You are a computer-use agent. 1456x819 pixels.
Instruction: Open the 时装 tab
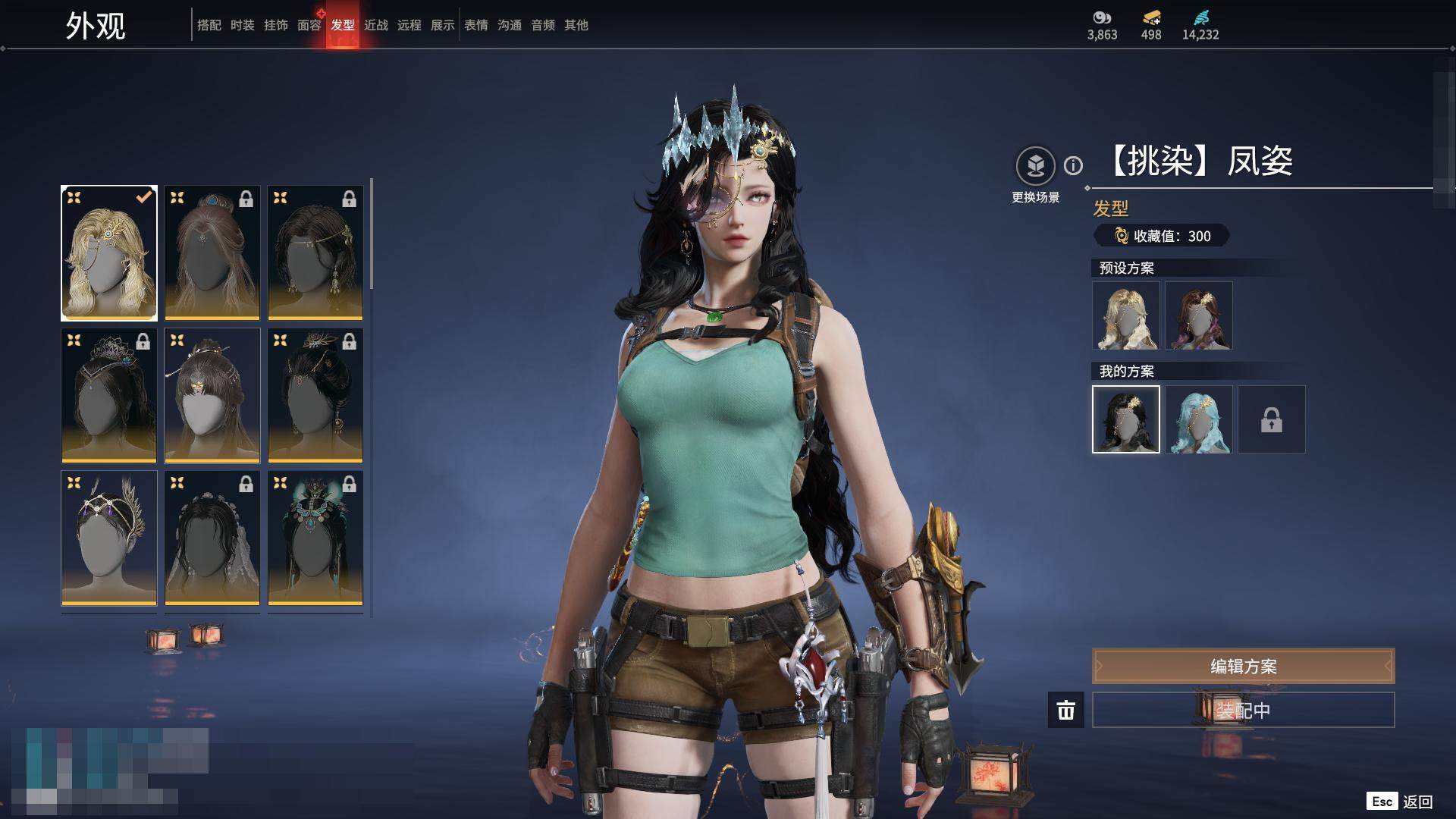(x=243, y=25)
